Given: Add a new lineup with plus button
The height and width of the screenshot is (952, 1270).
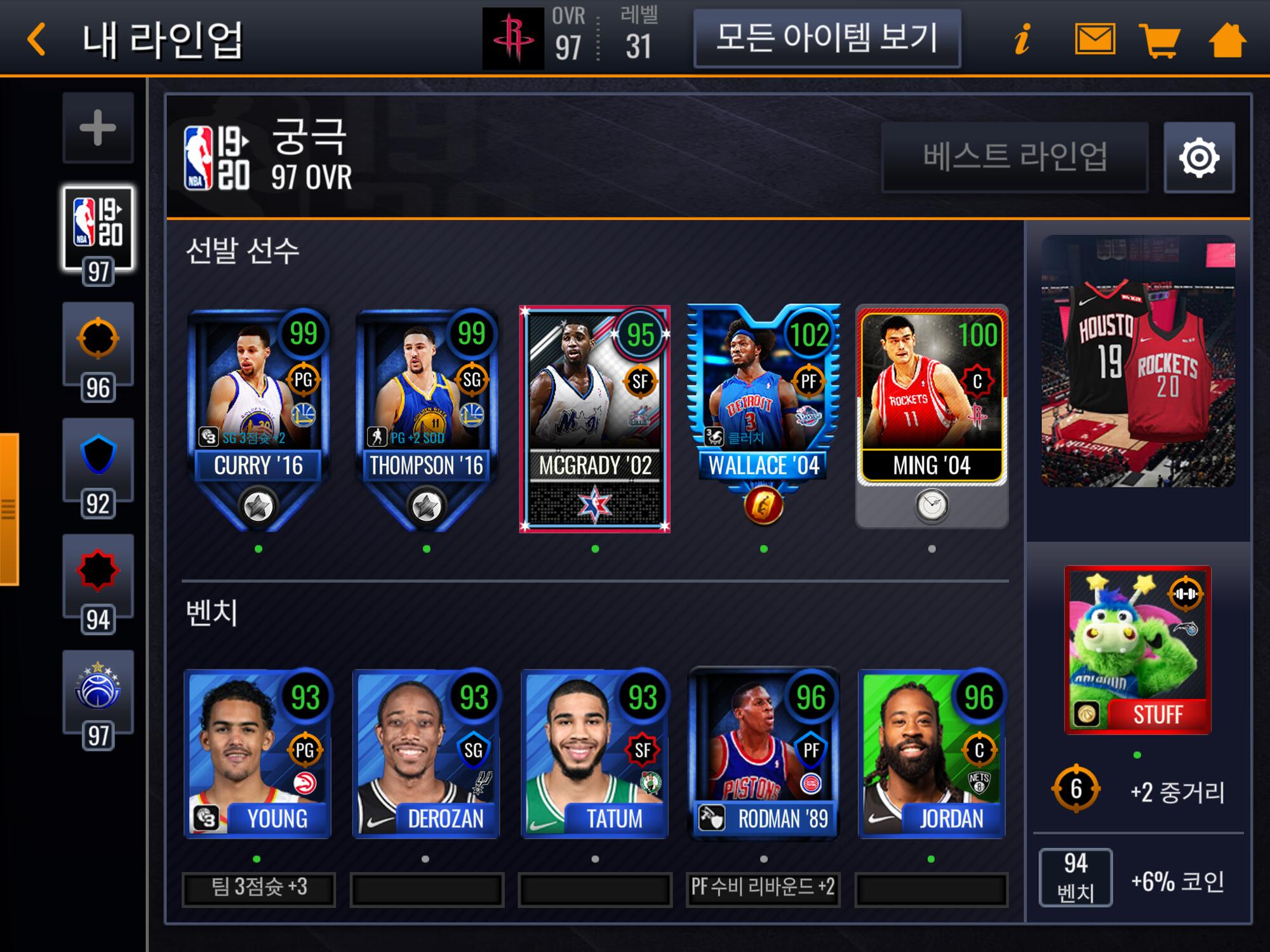Looking at the screenshot, I should pyautogui.click(x=98, y=128).
